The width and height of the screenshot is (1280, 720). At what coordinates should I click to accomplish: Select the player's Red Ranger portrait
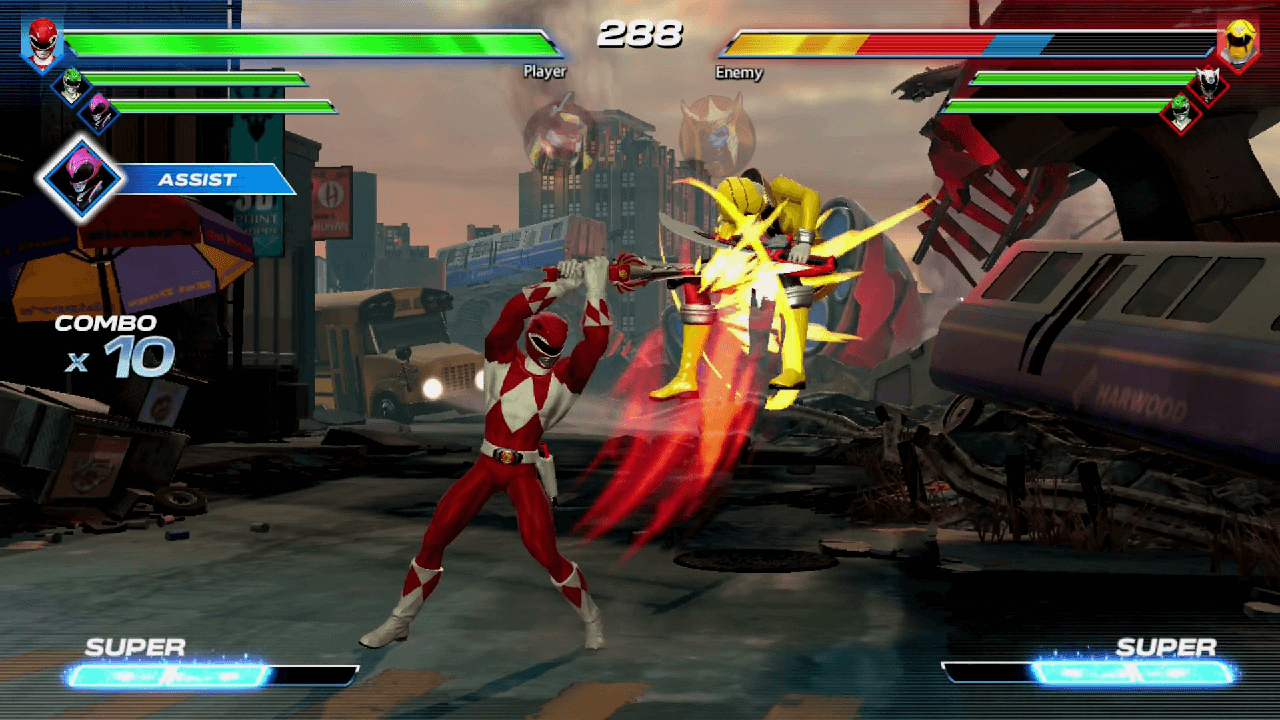(42, 44)
